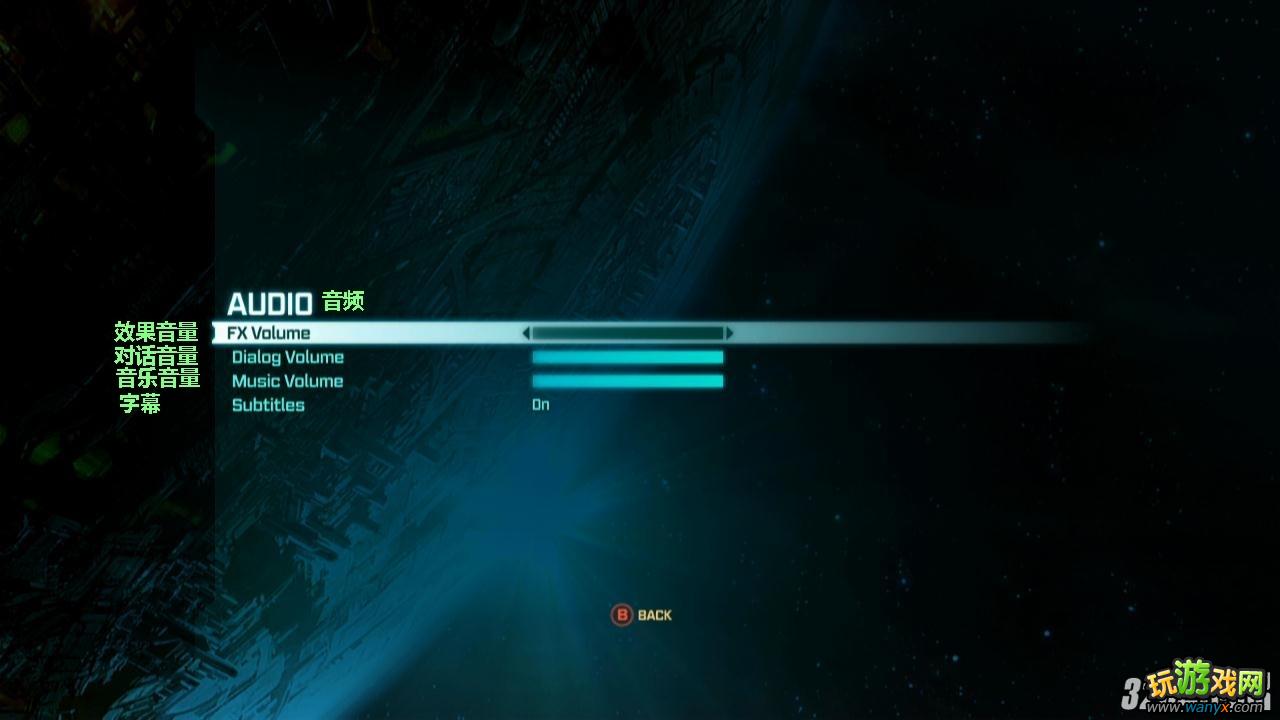Click the 音频 Chinese label beside AUDIO
1280x720 pixels.
pos(345,300)
